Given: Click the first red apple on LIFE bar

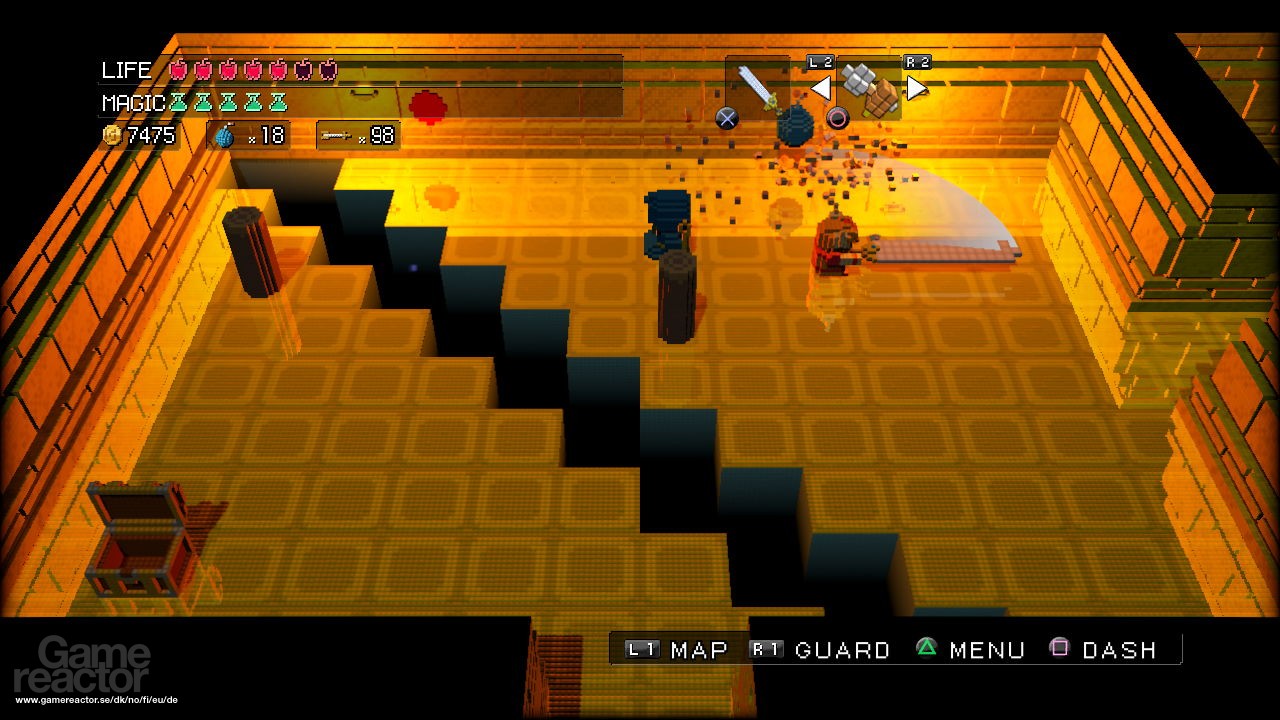Looking at the screenshot, I should point(179,70).
